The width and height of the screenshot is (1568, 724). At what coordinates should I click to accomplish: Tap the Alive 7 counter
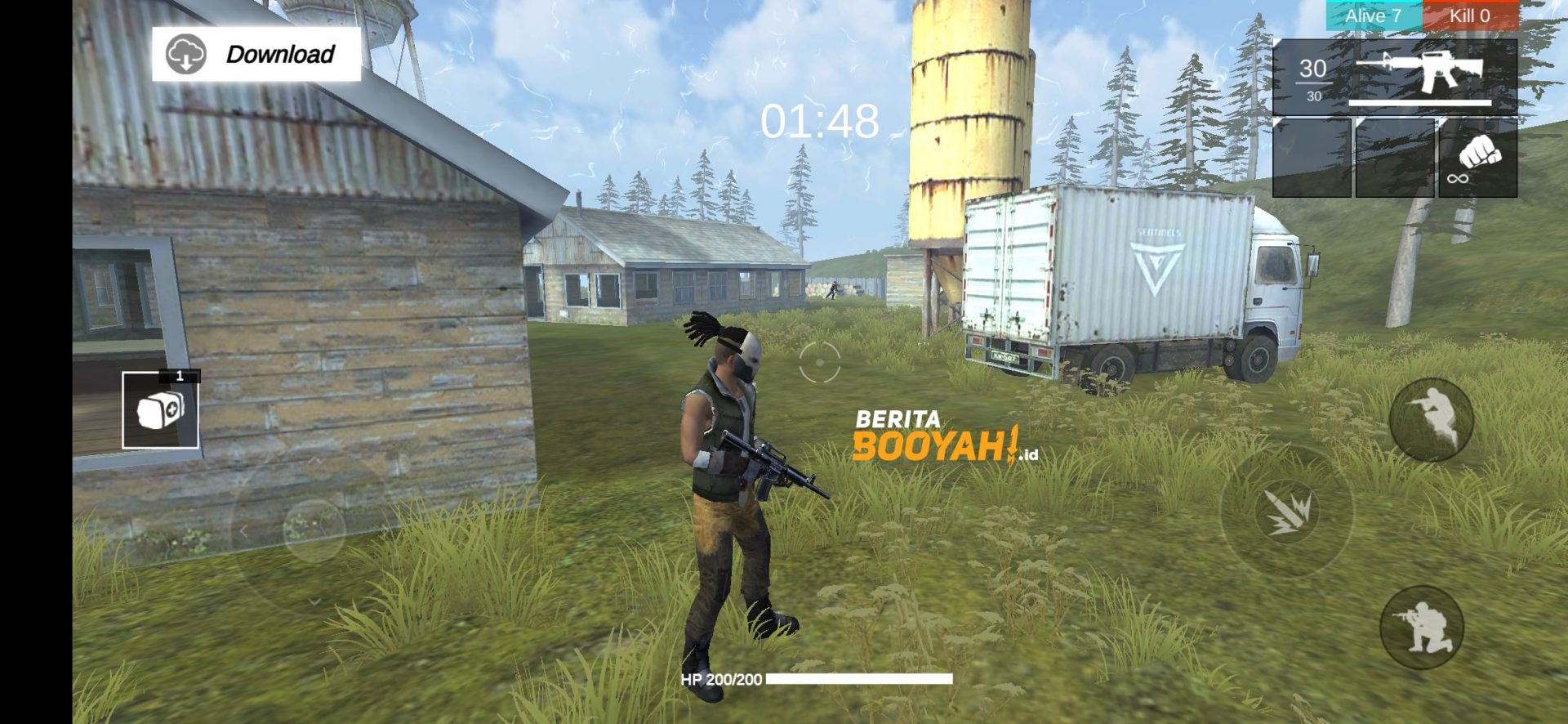[1374, 16]
